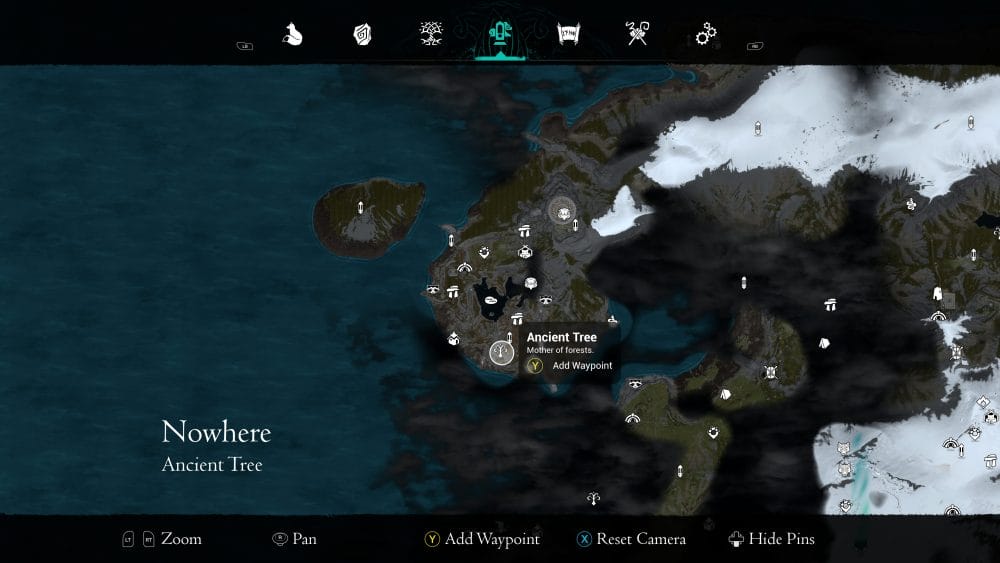Viewport: 1000px width, 563px height.
Task: Select the highlighted world map tab
Action: pos(499,35)
